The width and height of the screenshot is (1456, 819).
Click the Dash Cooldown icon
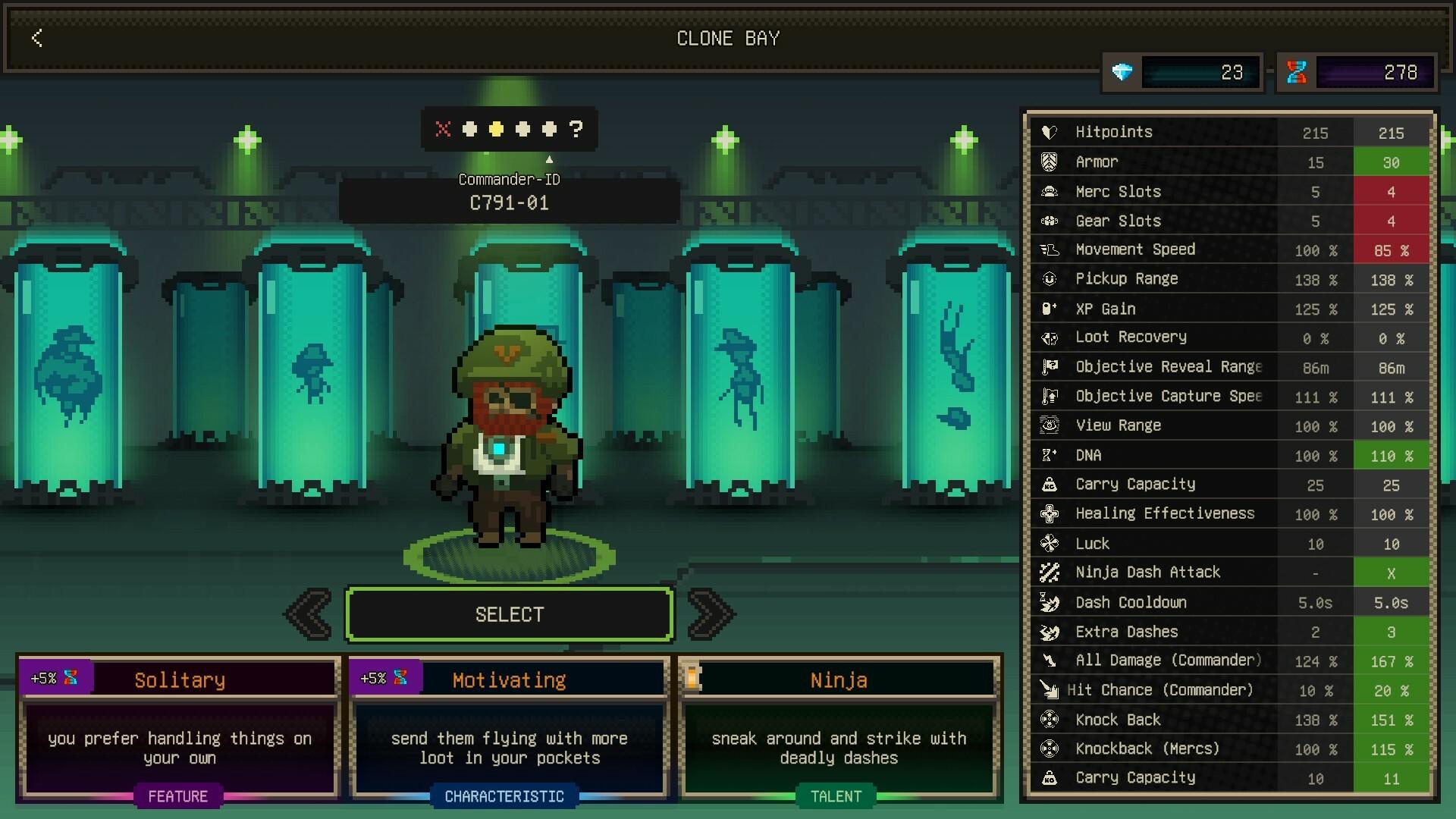click(x=1050, y=602)
